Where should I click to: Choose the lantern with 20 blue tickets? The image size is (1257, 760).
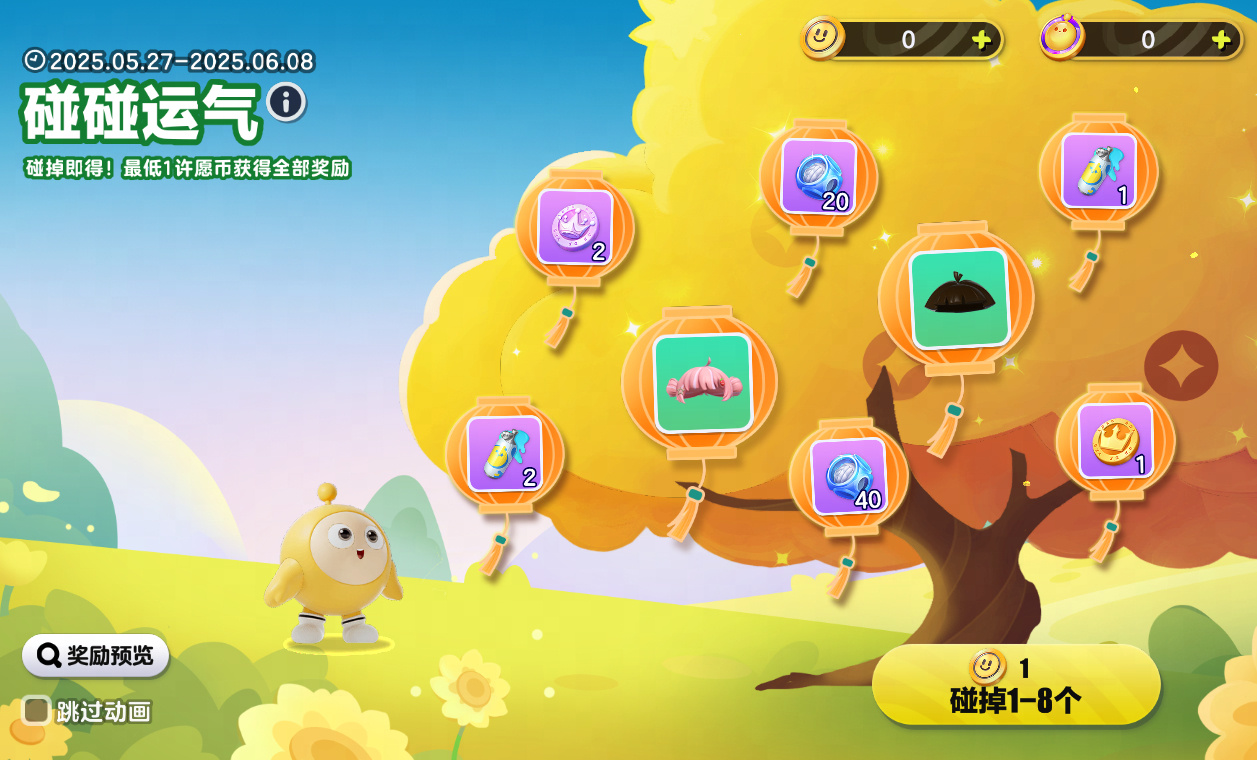click(x=818, y=176)
